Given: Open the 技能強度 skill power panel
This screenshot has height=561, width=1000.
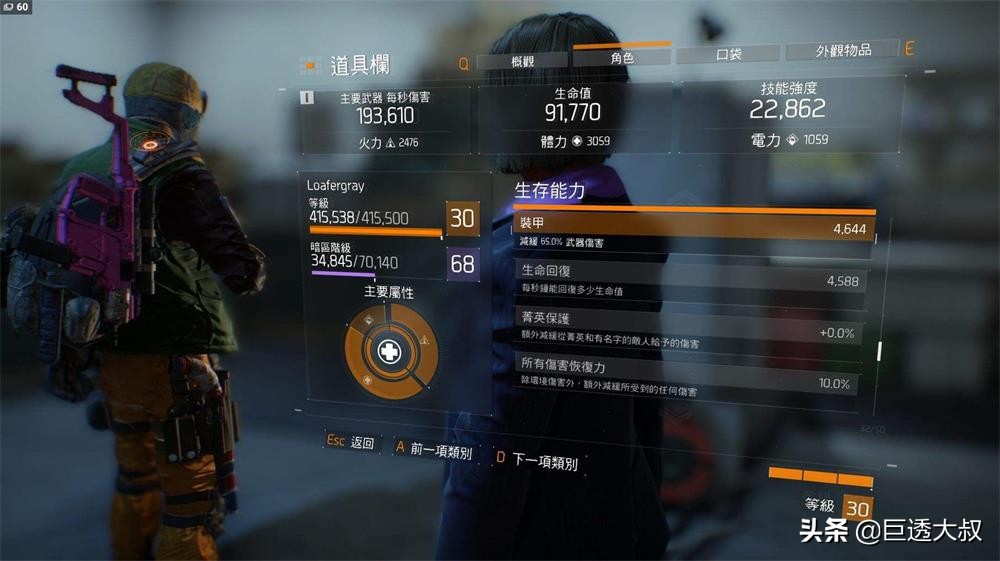Looking at the screenshot, I should (x=790, y=112).
